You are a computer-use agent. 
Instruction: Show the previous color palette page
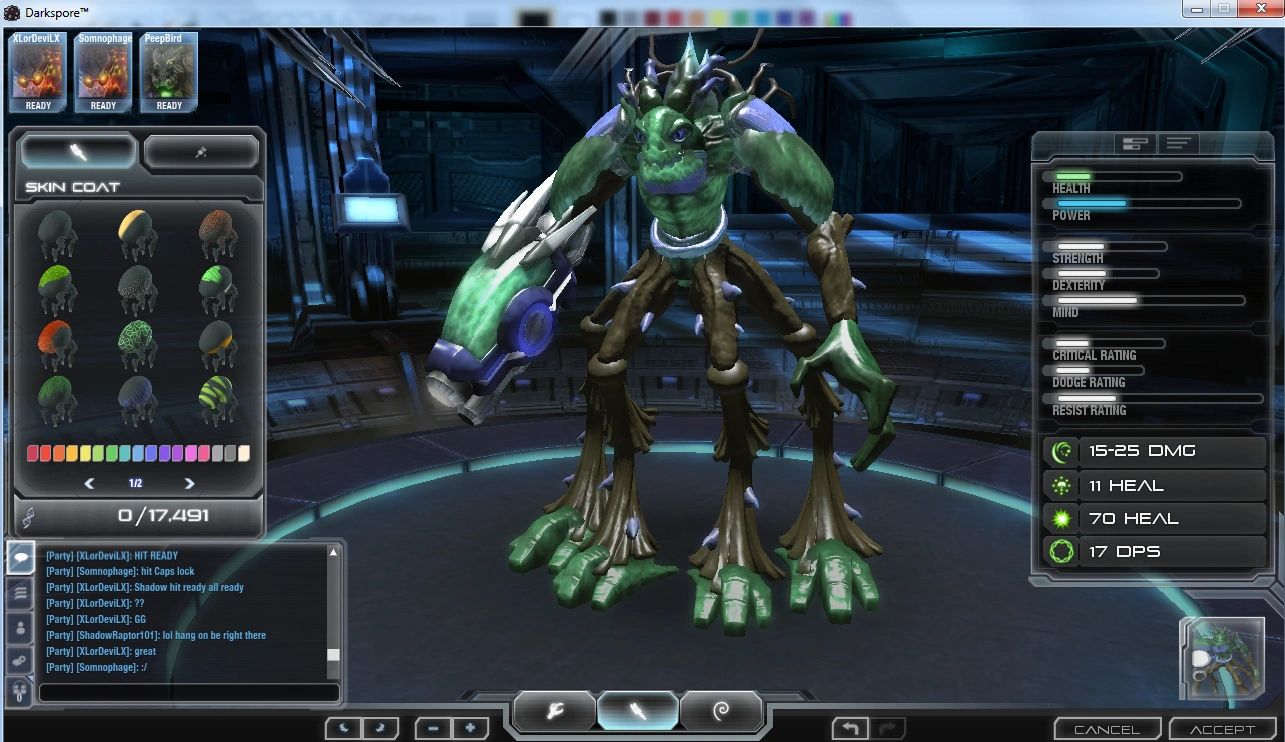click(89, 483)
